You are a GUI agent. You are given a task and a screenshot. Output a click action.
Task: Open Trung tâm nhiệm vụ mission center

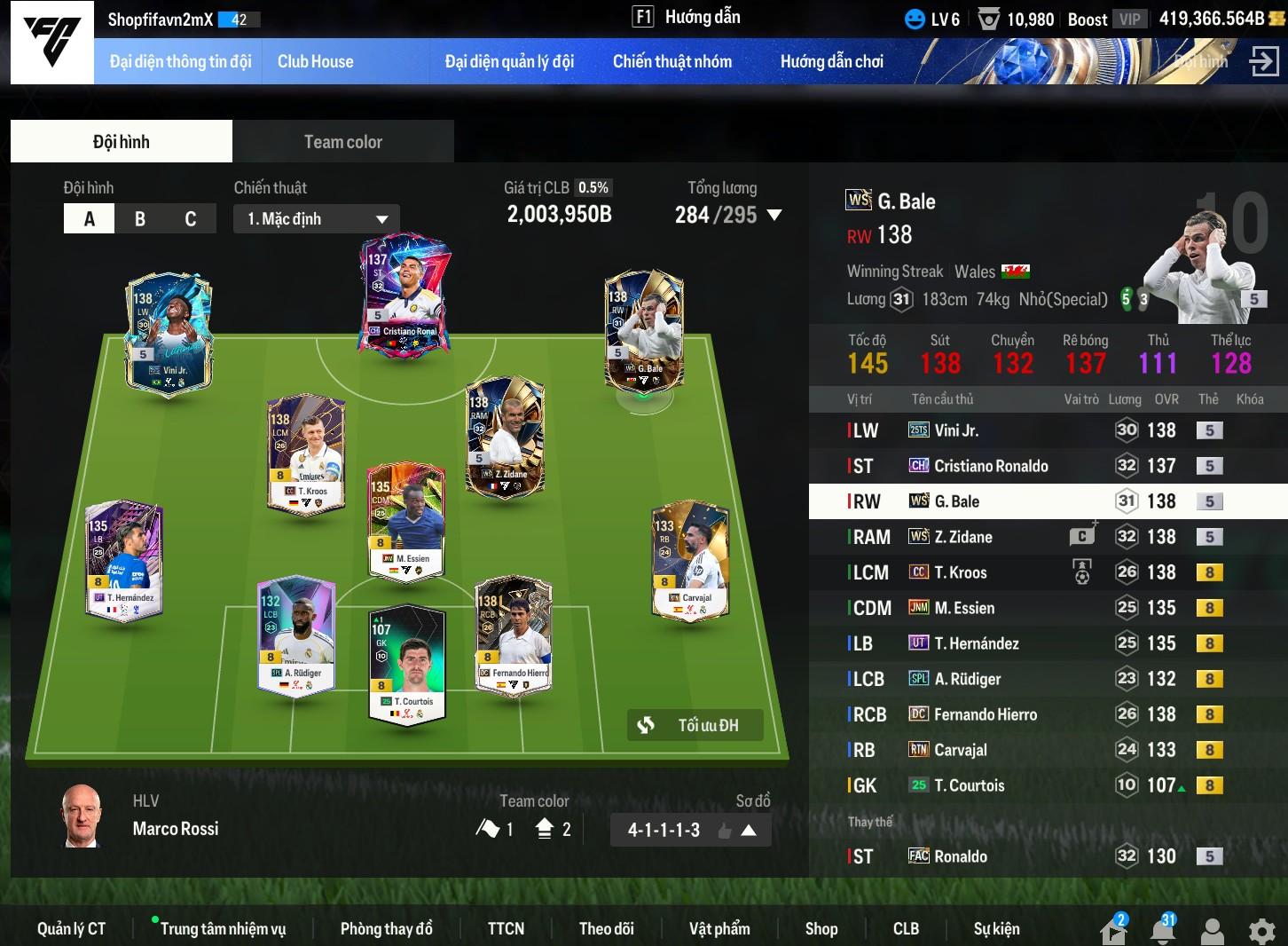point(223,928)
